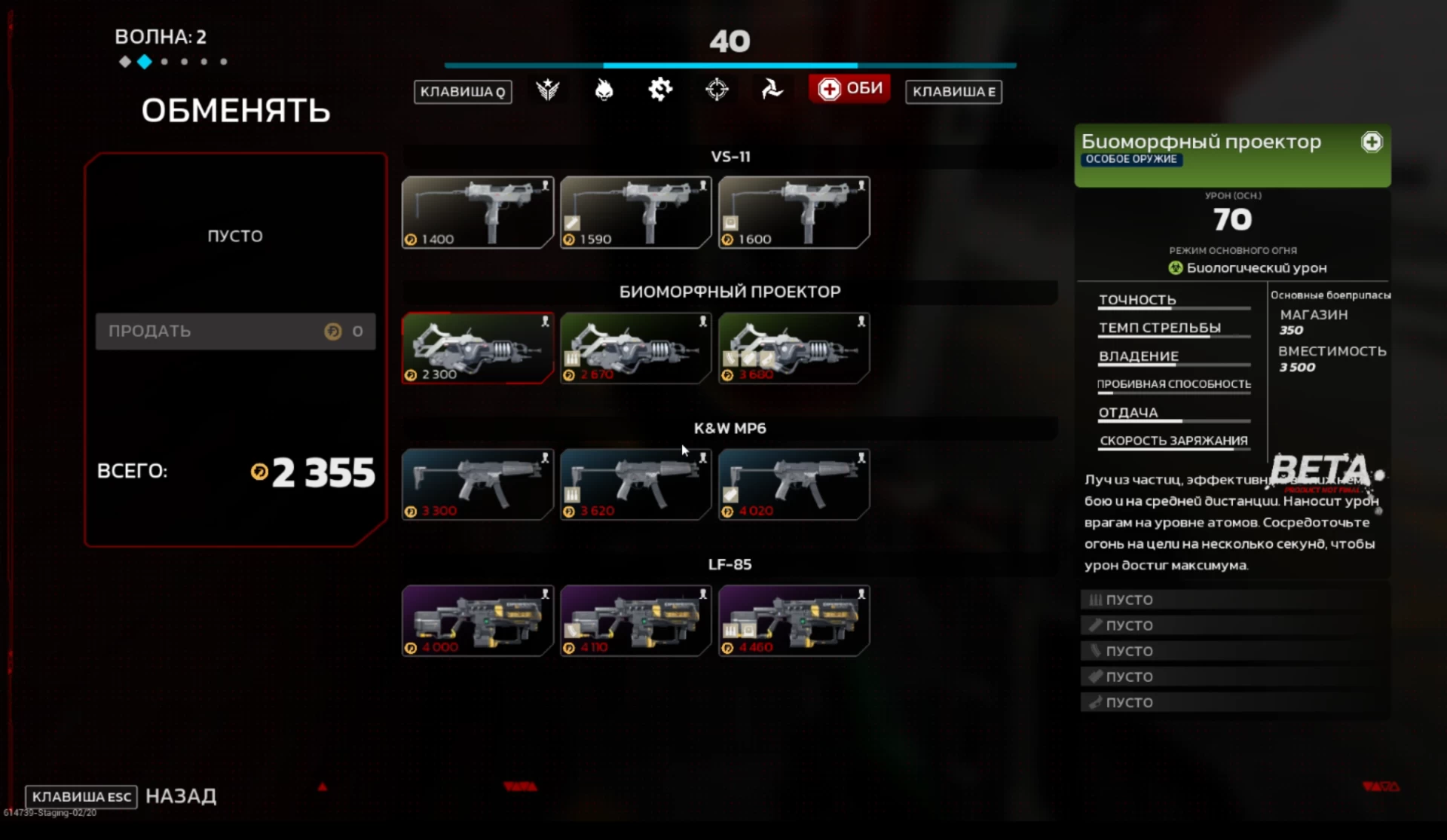Choose the K&W MP6 costing 4020
This screenshot has width=1447, height=840.
794,484
